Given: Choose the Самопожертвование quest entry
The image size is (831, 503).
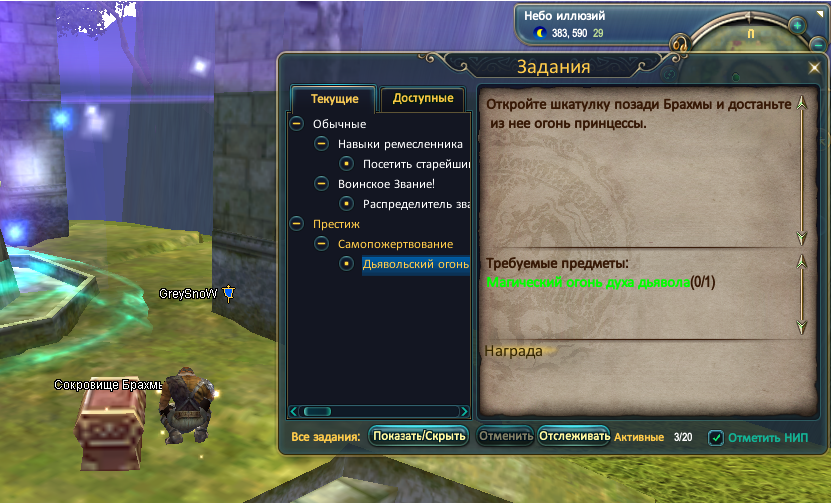Looking at the screenshot, I should pos(395,244).
